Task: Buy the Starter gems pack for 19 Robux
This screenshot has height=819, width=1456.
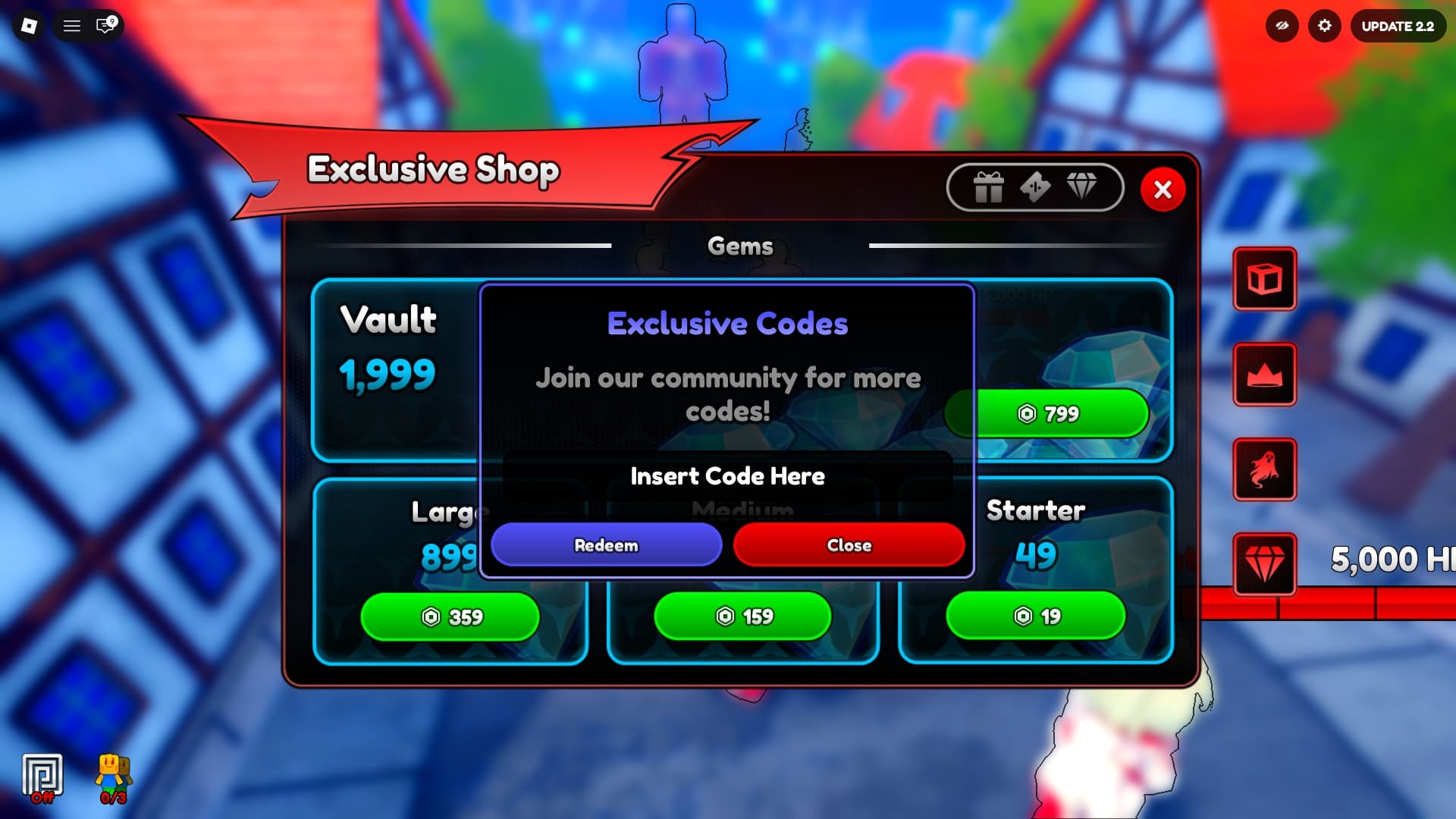Action: pos(1036,617)
